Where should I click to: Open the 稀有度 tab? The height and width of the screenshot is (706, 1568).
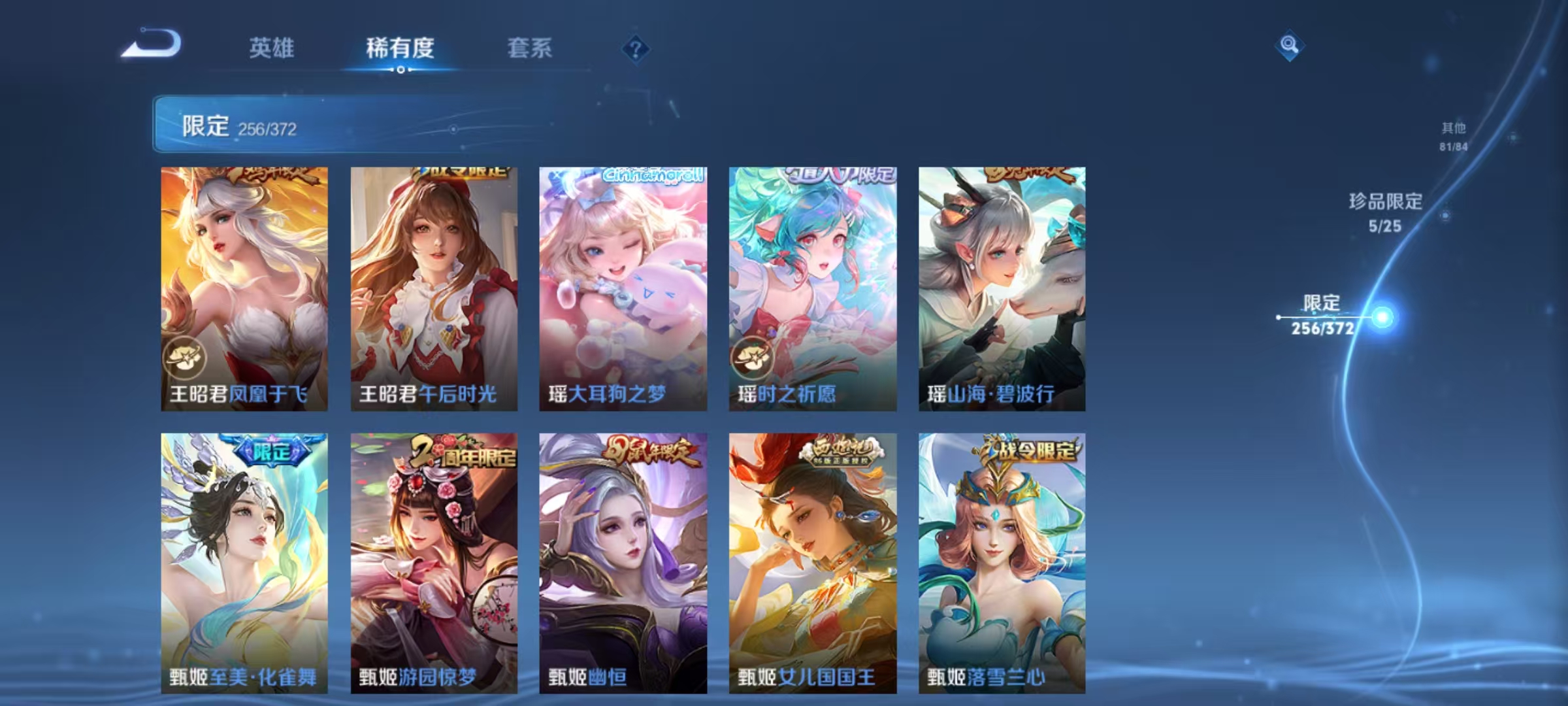(401, 49)
